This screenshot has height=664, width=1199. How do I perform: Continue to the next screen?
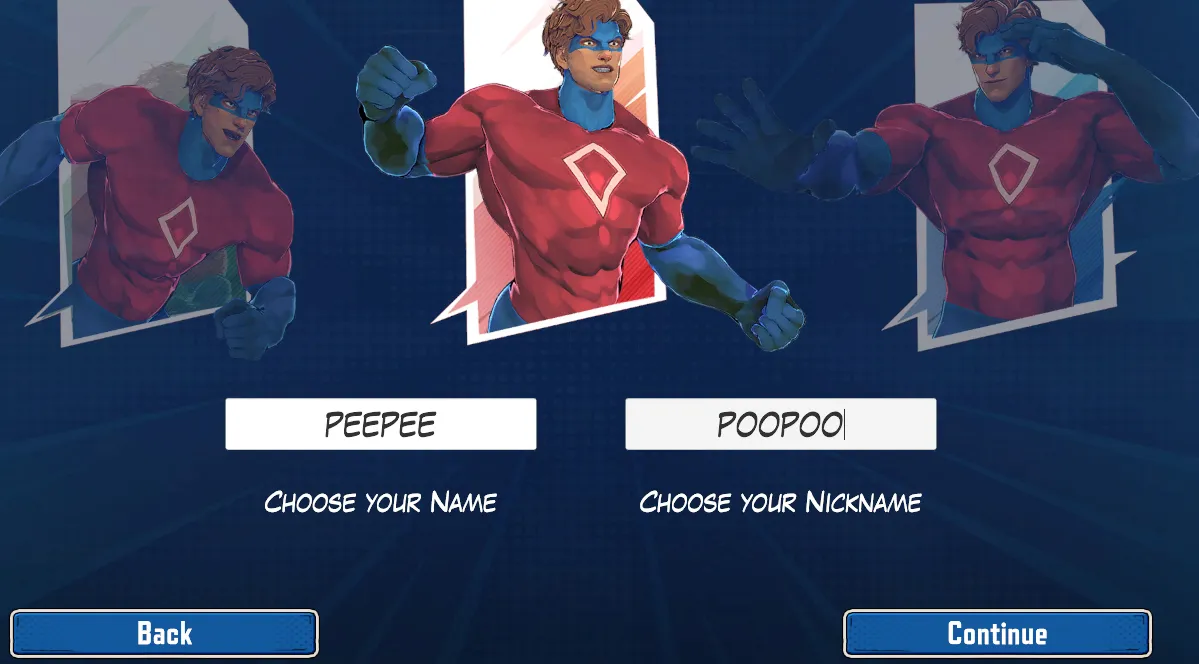[x=997, y=633]
